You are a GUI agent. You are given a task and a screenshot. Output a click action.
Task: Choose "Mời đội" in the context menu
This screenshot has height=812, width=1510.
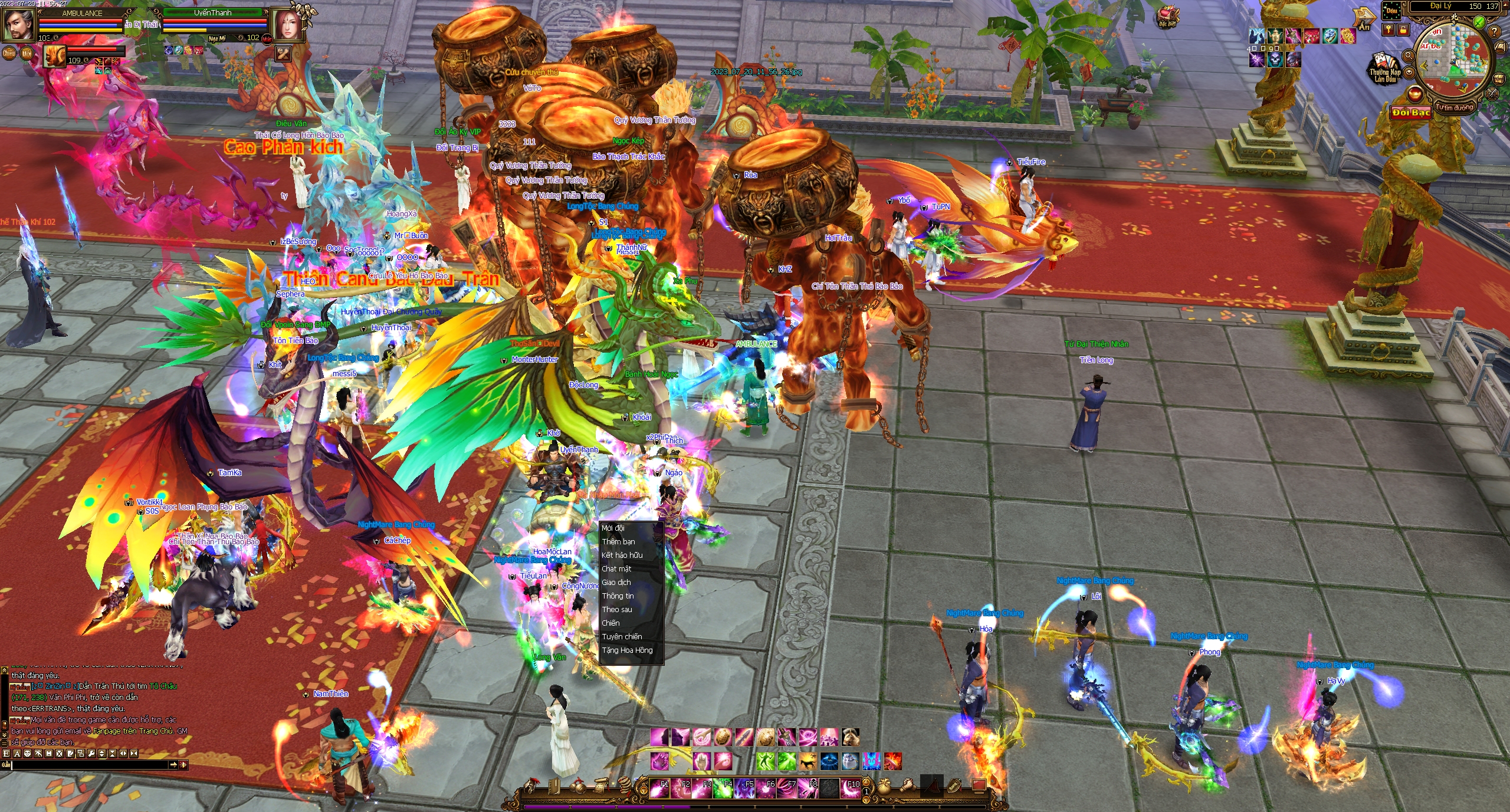click(613, 528)
